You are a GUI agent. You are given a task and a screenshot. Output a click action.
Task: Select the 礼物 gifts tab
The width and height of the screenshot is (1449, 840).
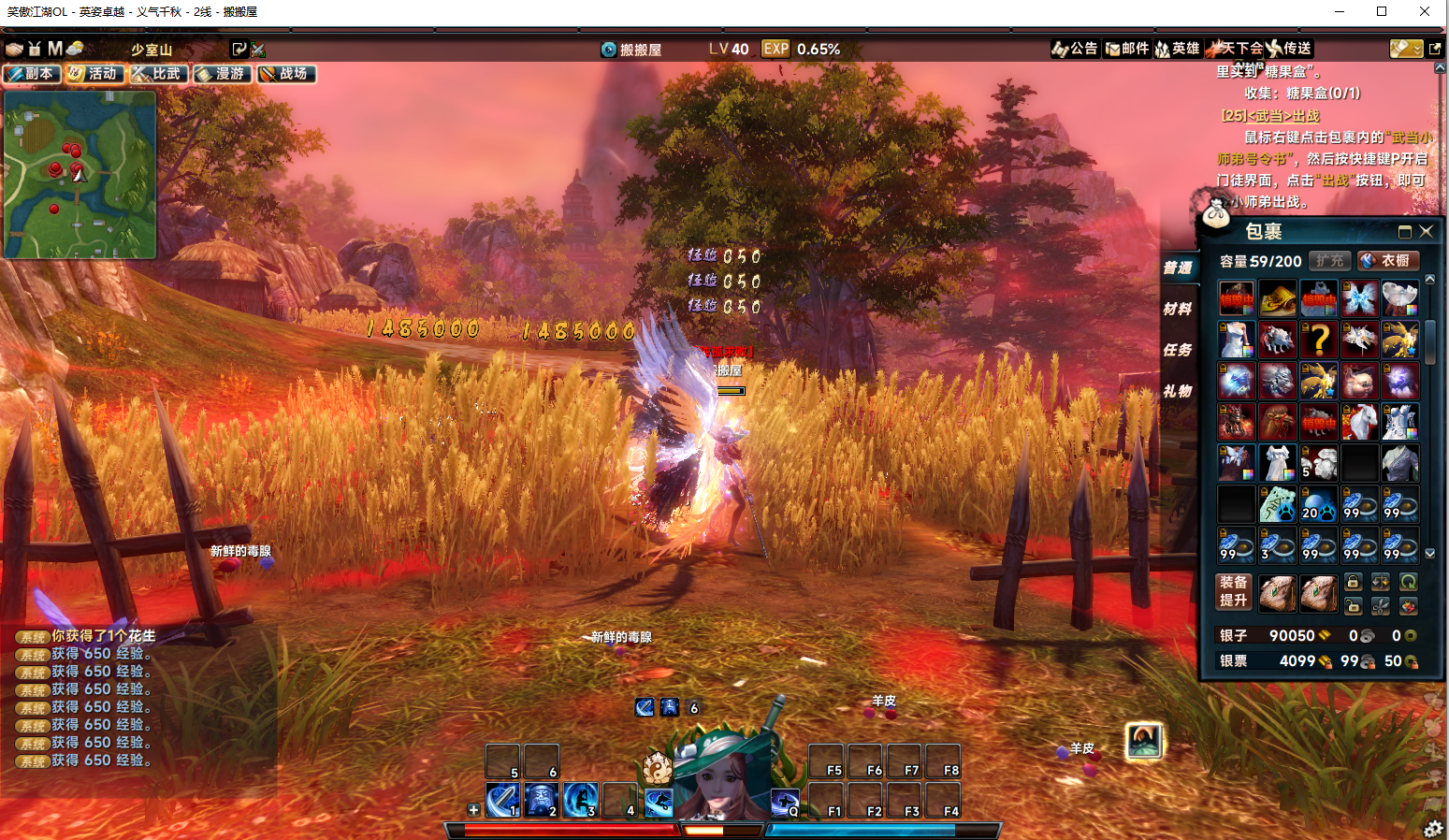coord(1178,391)
